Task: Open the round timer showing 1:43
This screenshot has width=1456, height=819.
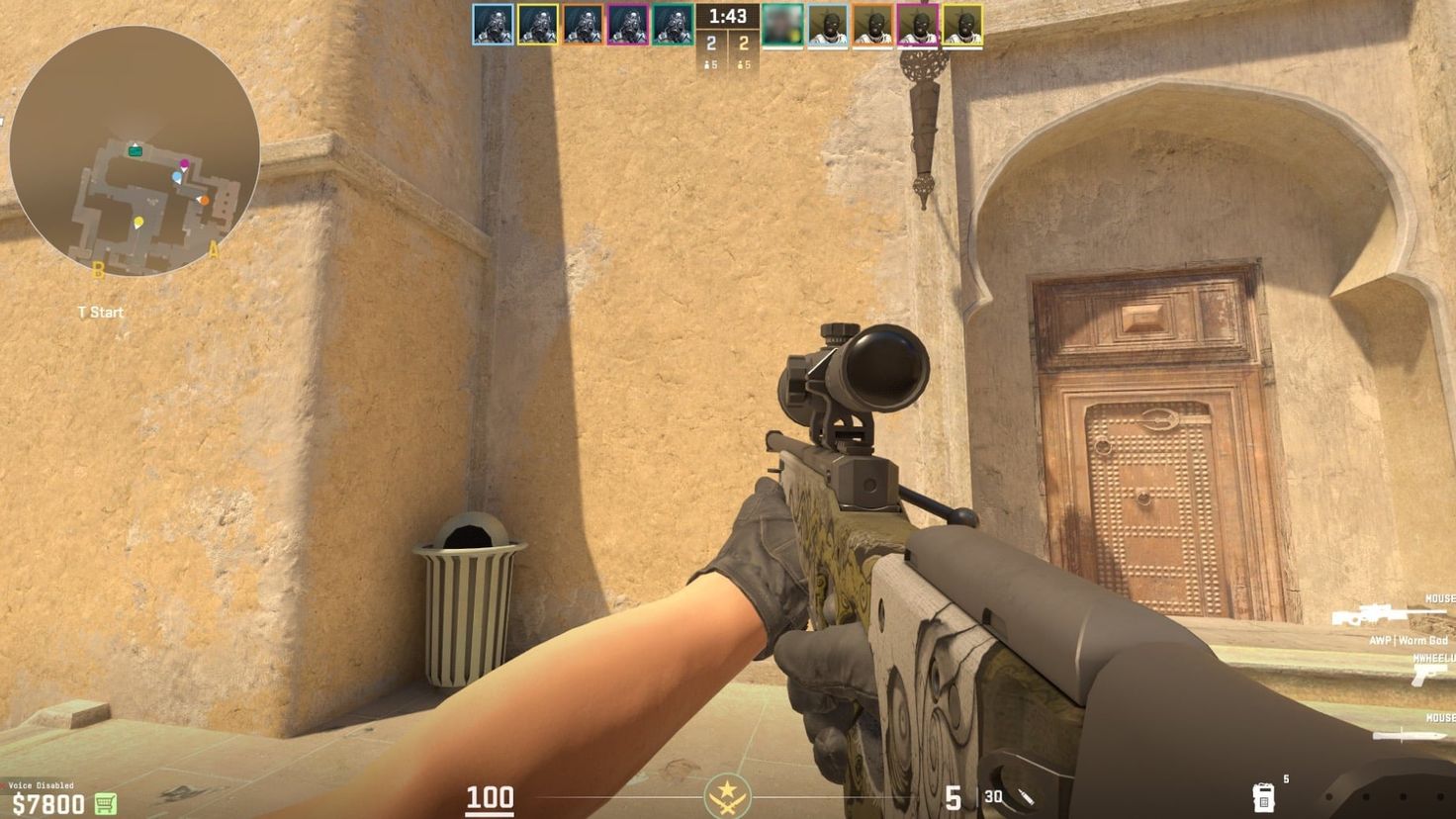Action: pyautogui.click(x=728, y=16)
